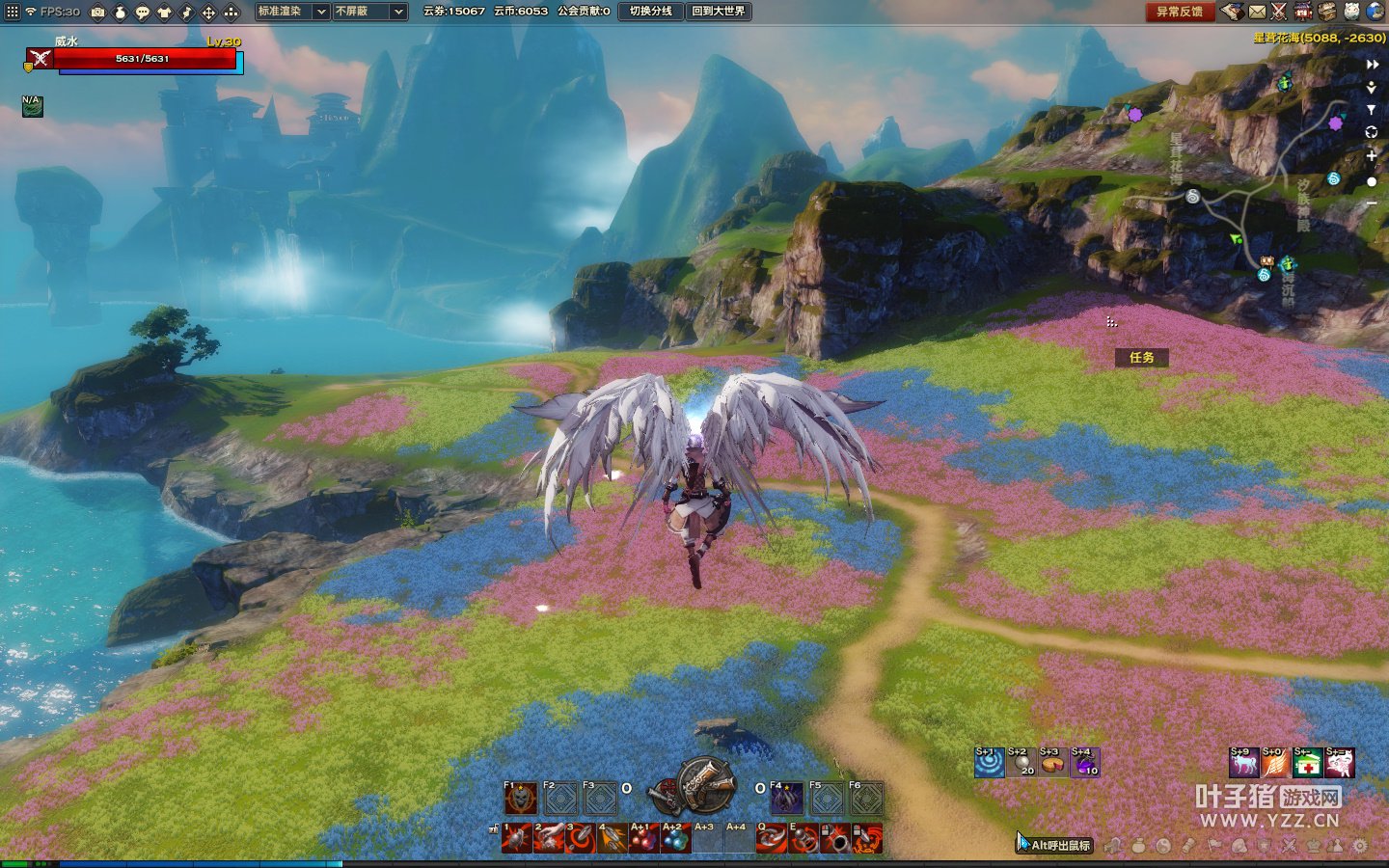Use the cheese food item slot
Image resolution: width=1389 pixels, height=868 pixels.
click(x=1052, y=763)
